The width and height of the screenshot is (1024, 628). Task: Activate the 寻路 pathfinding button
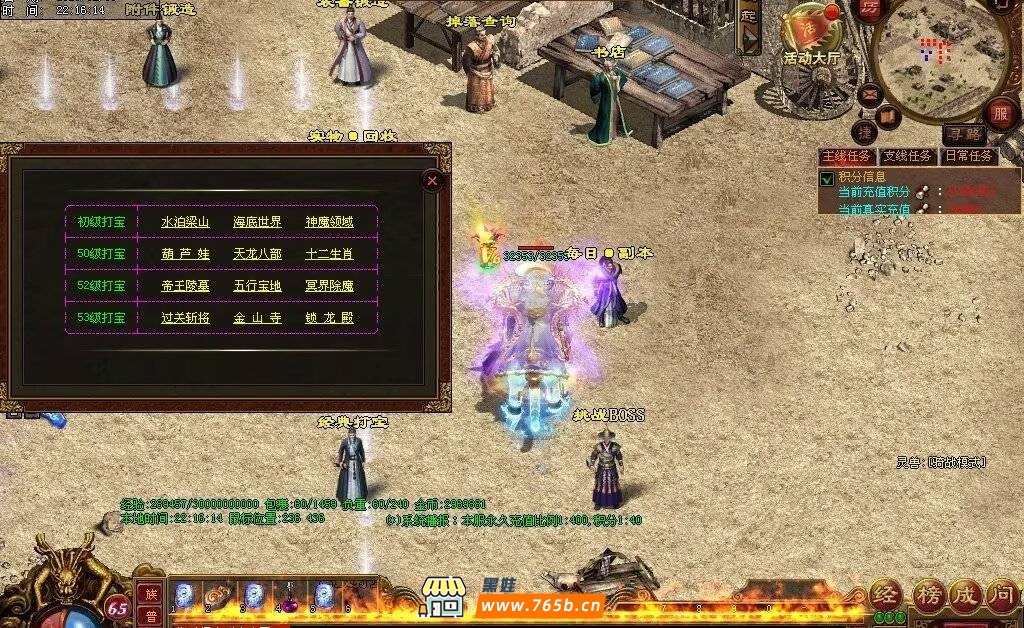965,134
